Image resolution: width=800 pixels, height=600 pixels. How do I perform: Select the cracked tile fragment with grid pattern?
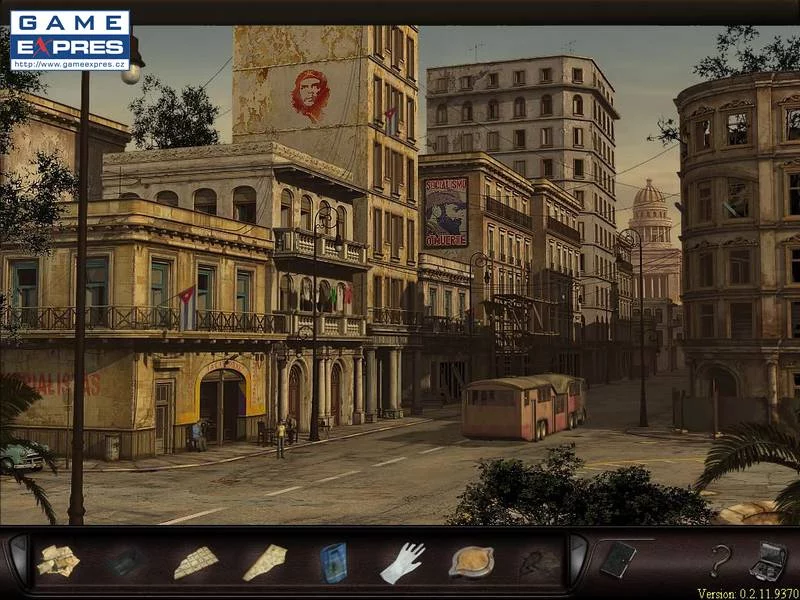point(196,562)
